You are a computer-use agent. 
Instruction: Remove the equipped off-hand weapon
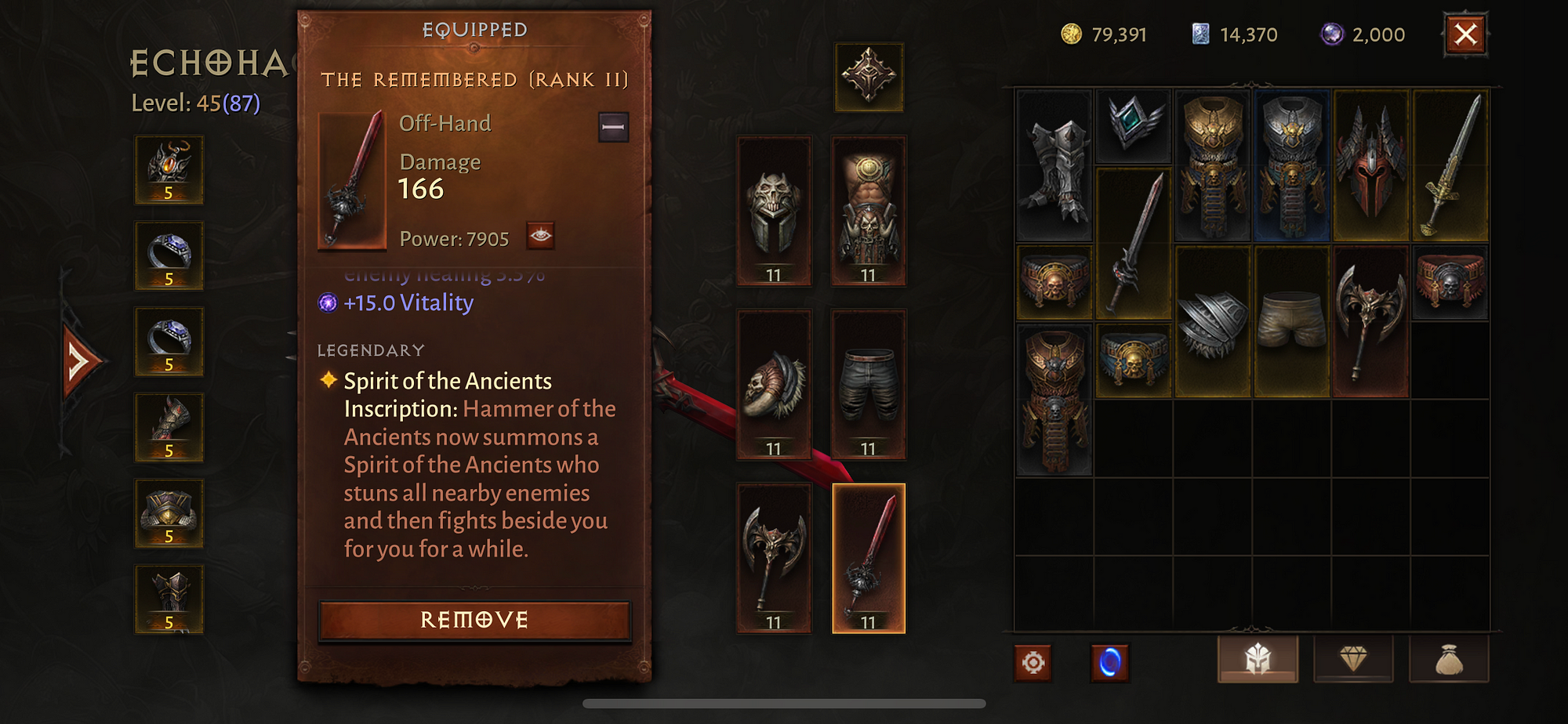point(474,621)
